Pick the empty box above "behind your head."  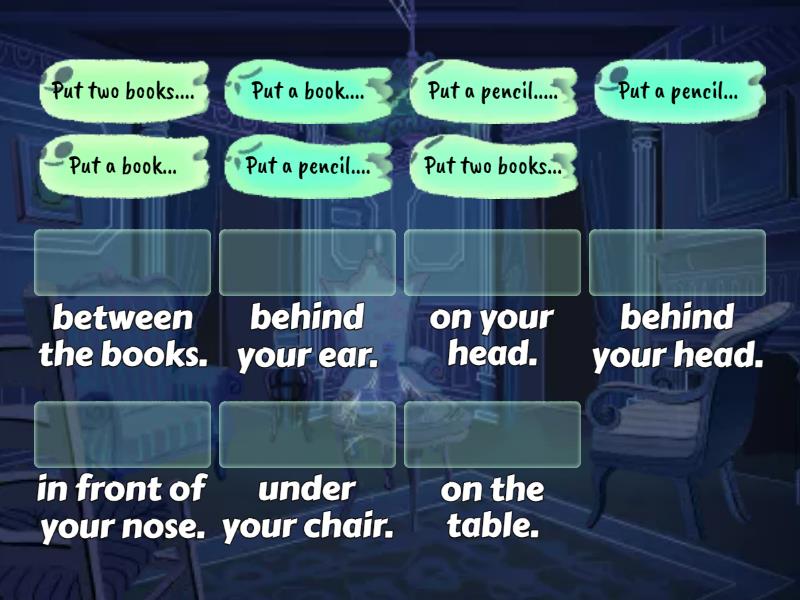click(677, 262)
